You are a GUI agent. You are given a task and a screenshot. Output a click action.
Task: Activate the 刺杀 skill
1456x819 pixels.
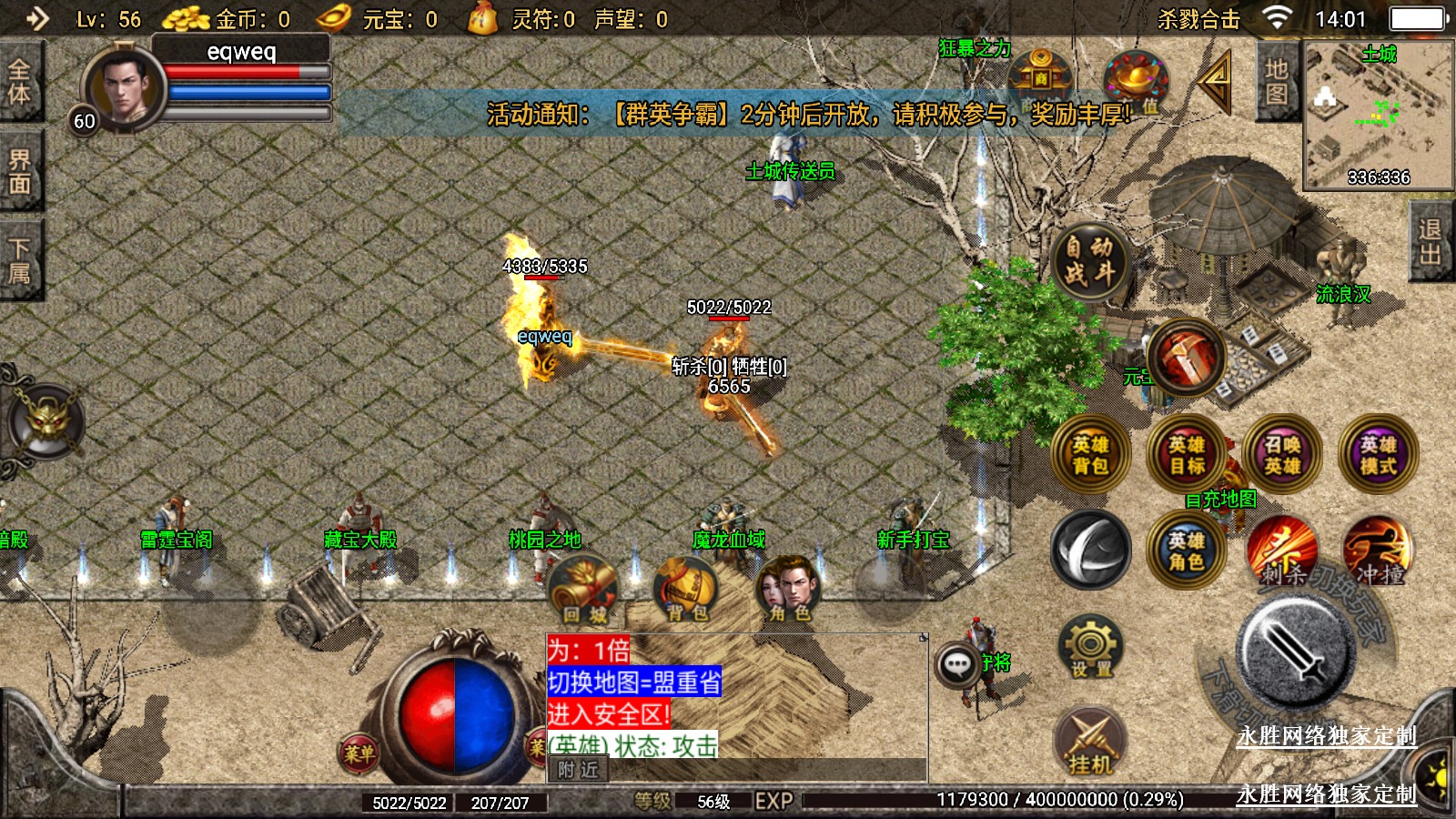(x=1282, y=551)
